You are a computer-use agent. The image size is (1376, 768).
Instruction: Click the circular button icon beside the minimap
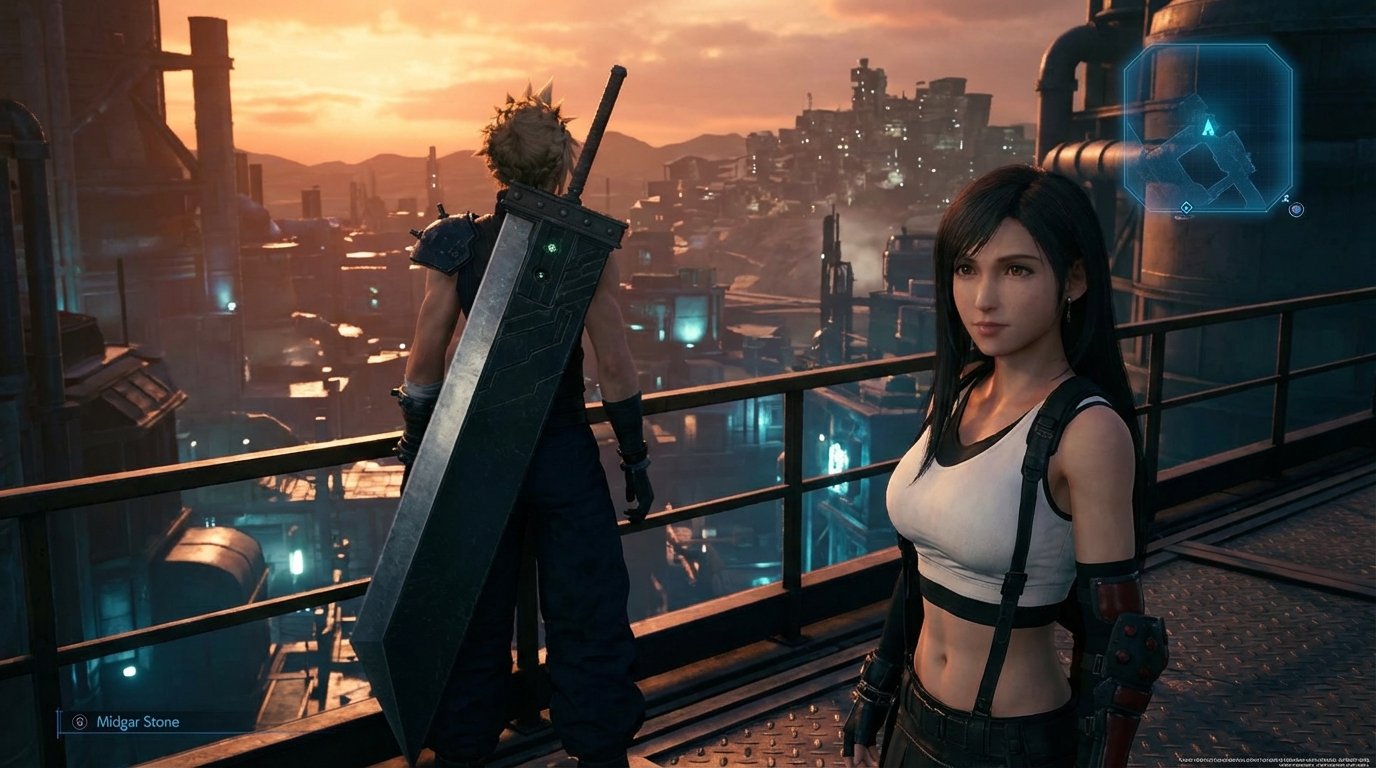[1296, 209]
